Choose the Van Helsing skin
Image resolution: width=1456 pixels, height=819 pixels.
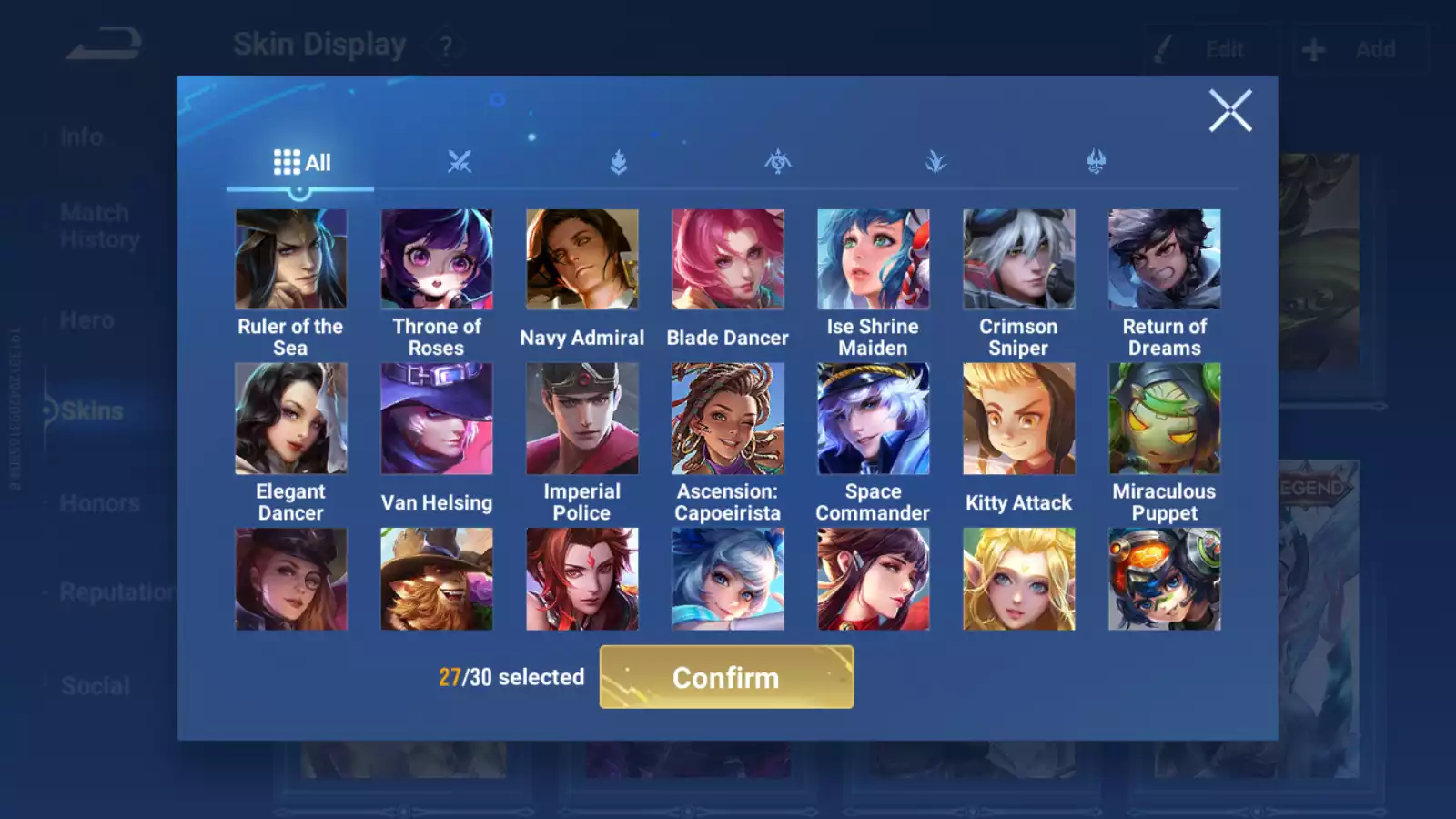click(x=436, y=419)
